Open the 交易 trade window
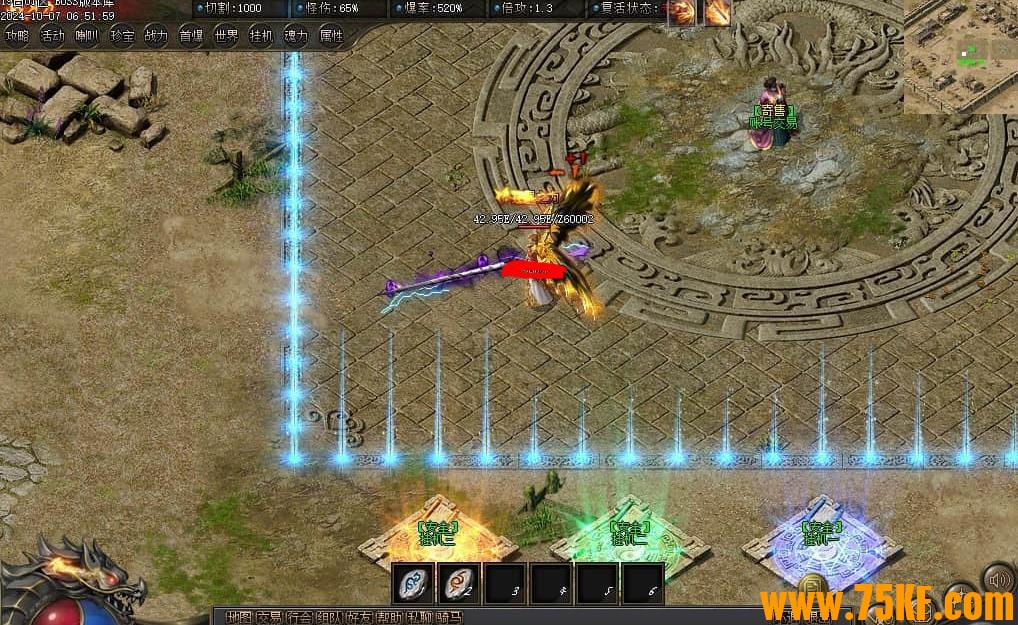The height and width of the screenshot is (625, 1018). pos(268,617)
